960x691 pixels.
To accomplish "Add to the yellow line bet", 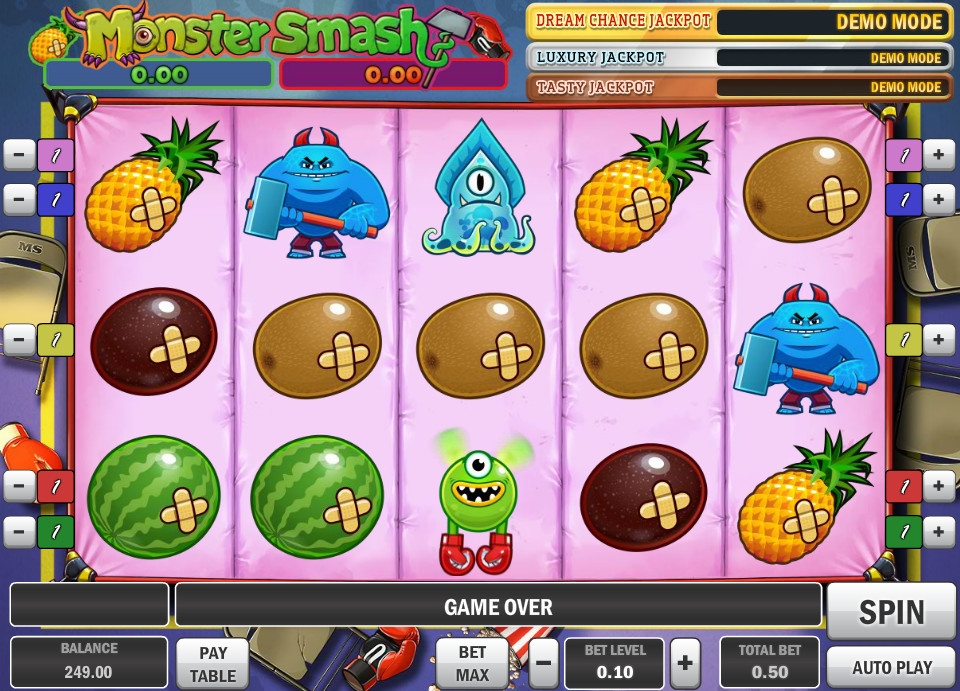I will coord(938,340).
